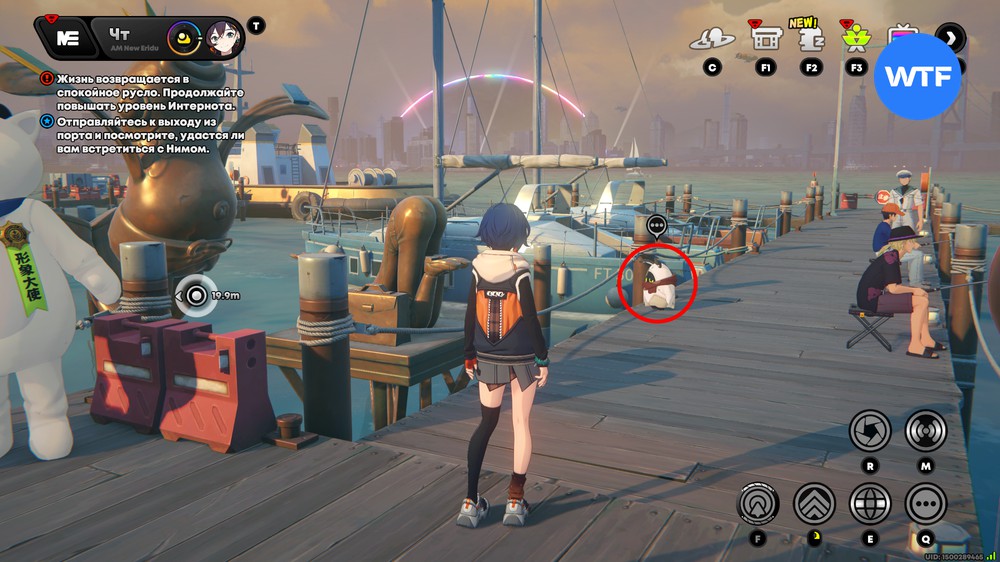The height and width of the screenshot is (562, 1000).
Task: Open the signal waves radar button
Action: (x=926, y=431)
